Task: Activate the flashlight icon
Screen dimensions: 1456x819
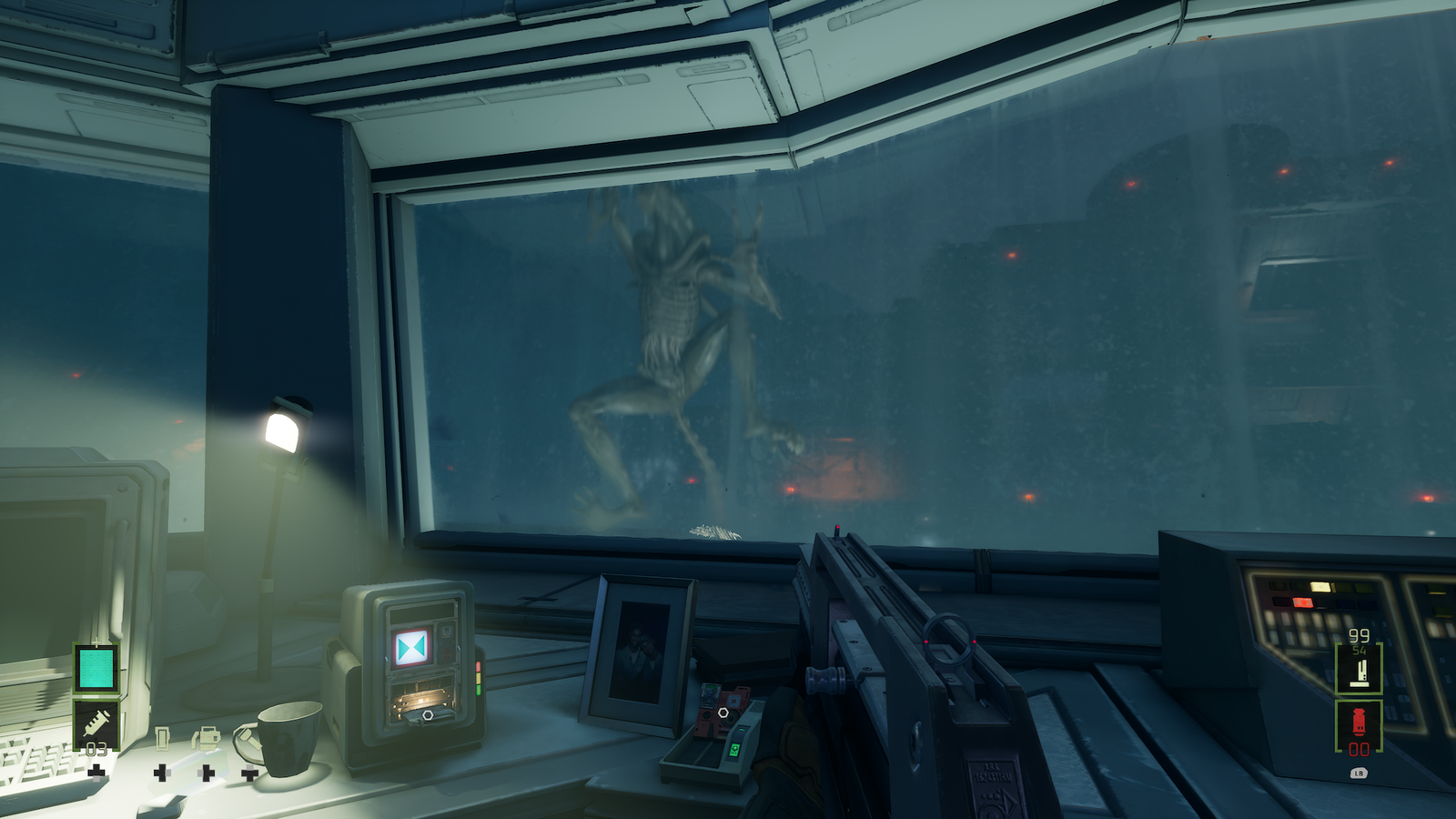Action: click(248, 738)
